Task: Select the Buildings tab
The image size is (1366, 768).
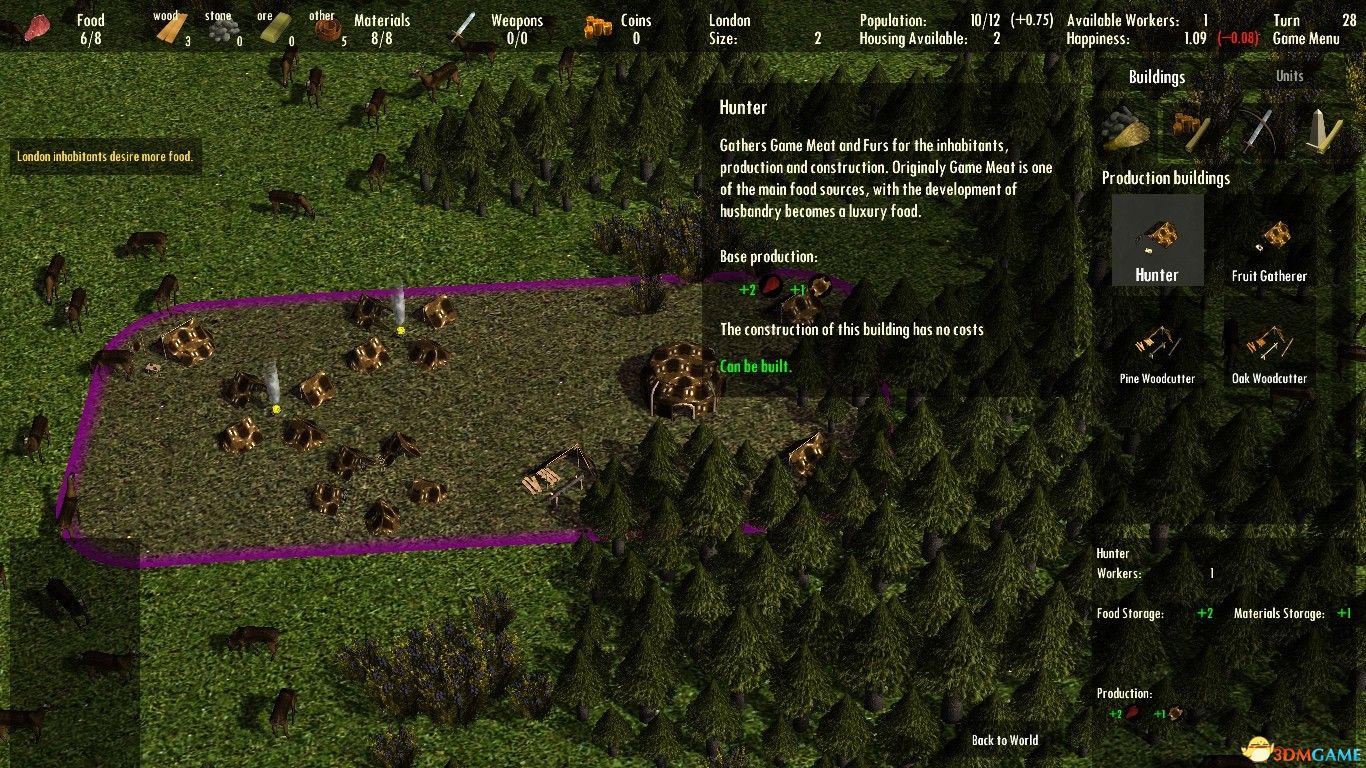Action: [1156, 77]
